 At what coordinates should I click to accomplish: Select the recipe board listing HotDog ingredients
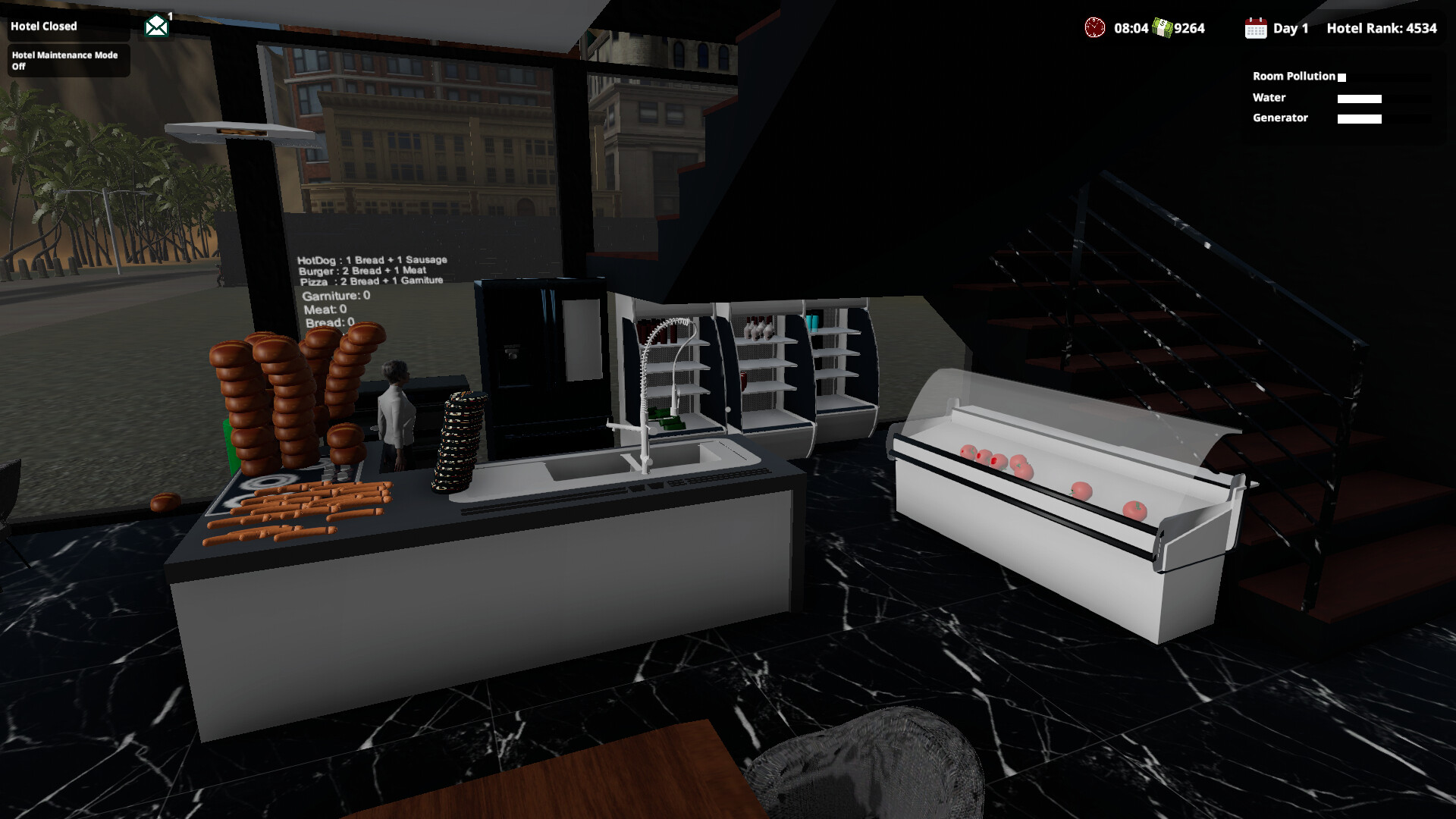pos(373,259)
